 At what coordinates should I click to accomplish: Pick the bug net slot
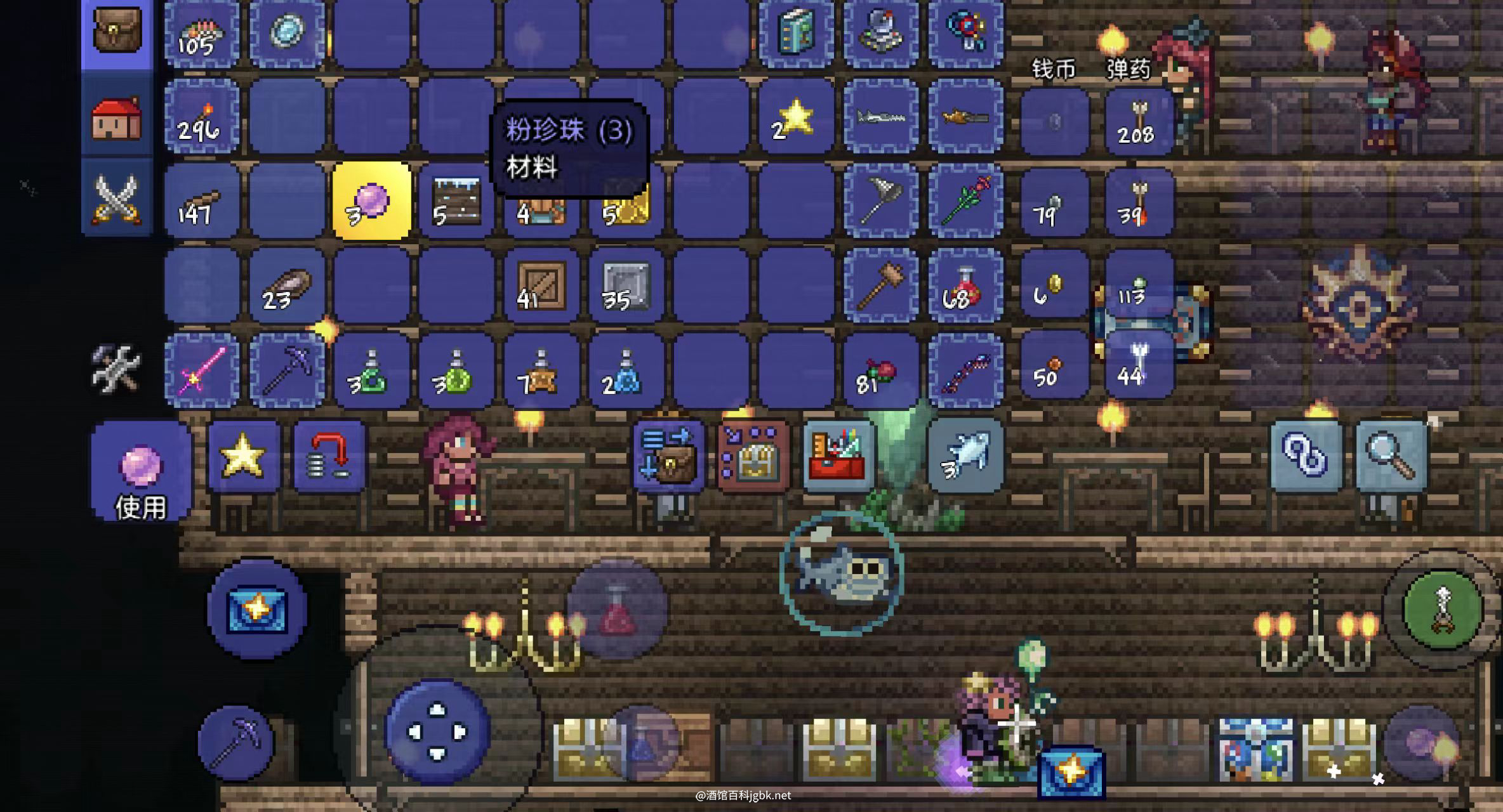880,201
